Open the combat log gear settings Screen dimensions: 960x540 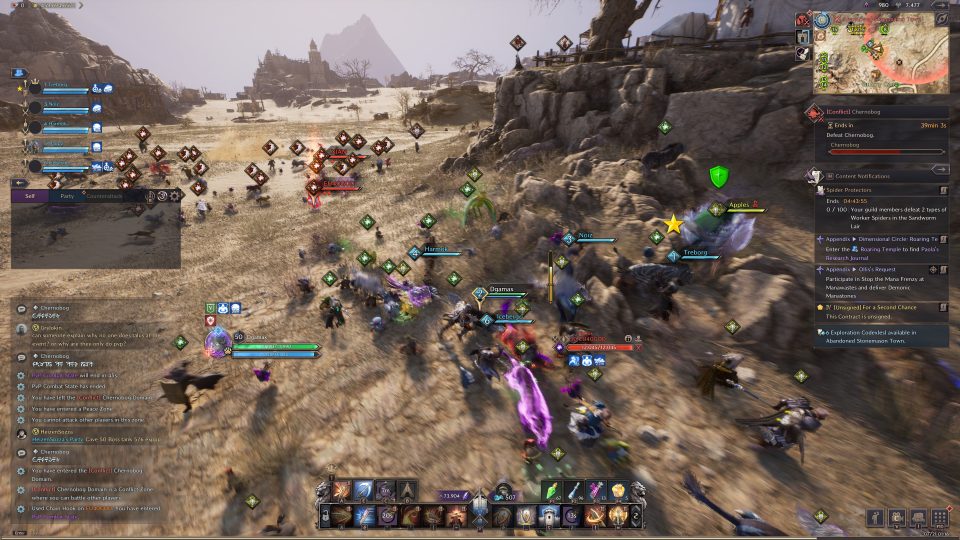pos(175,196)
